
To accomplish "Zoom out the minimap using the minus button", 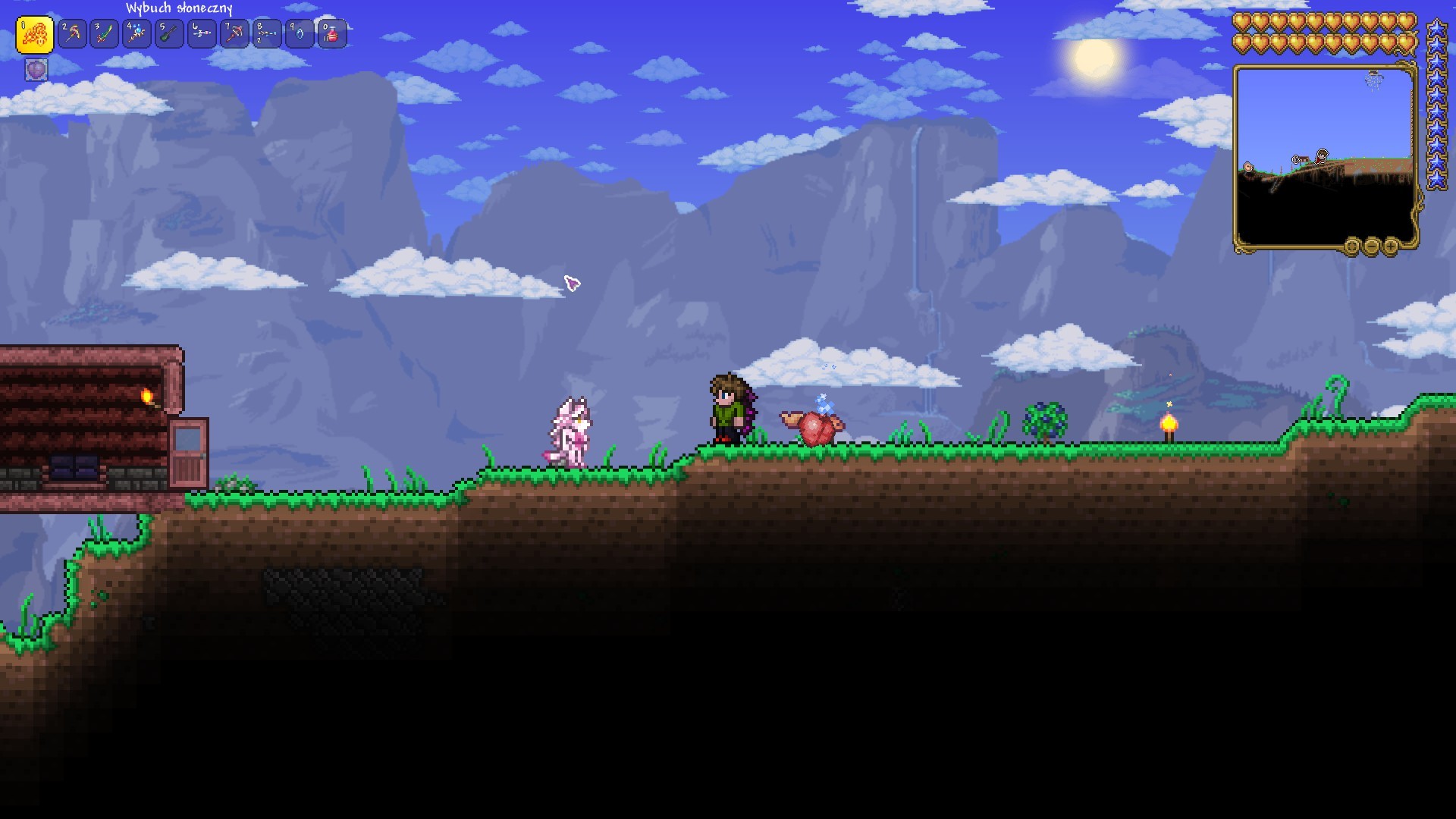I will 1372,245.
